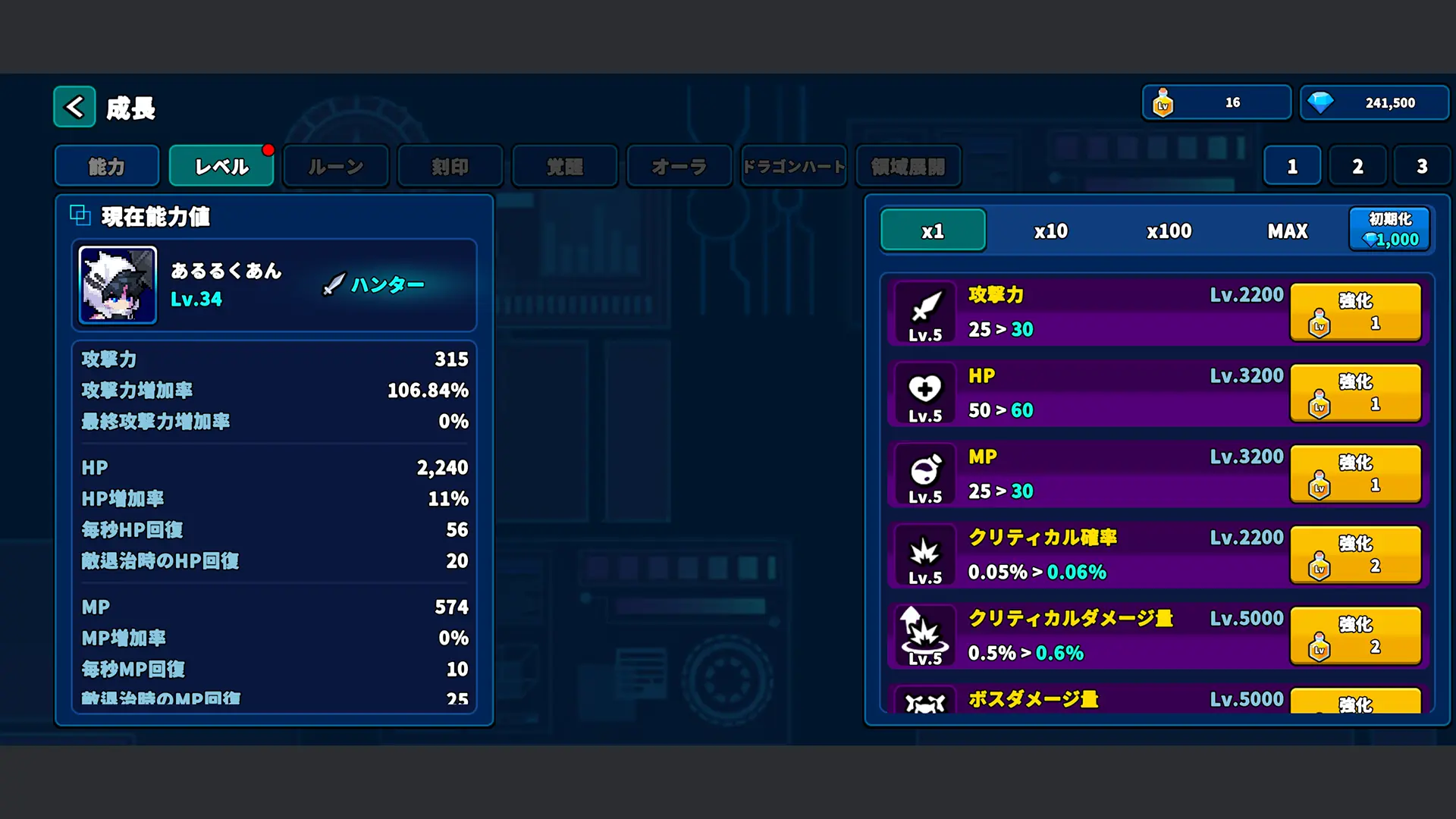The height and width of the screenshot is (819, 1456).
Task: Click the potion currency icon
Action: pos(1164,102)
